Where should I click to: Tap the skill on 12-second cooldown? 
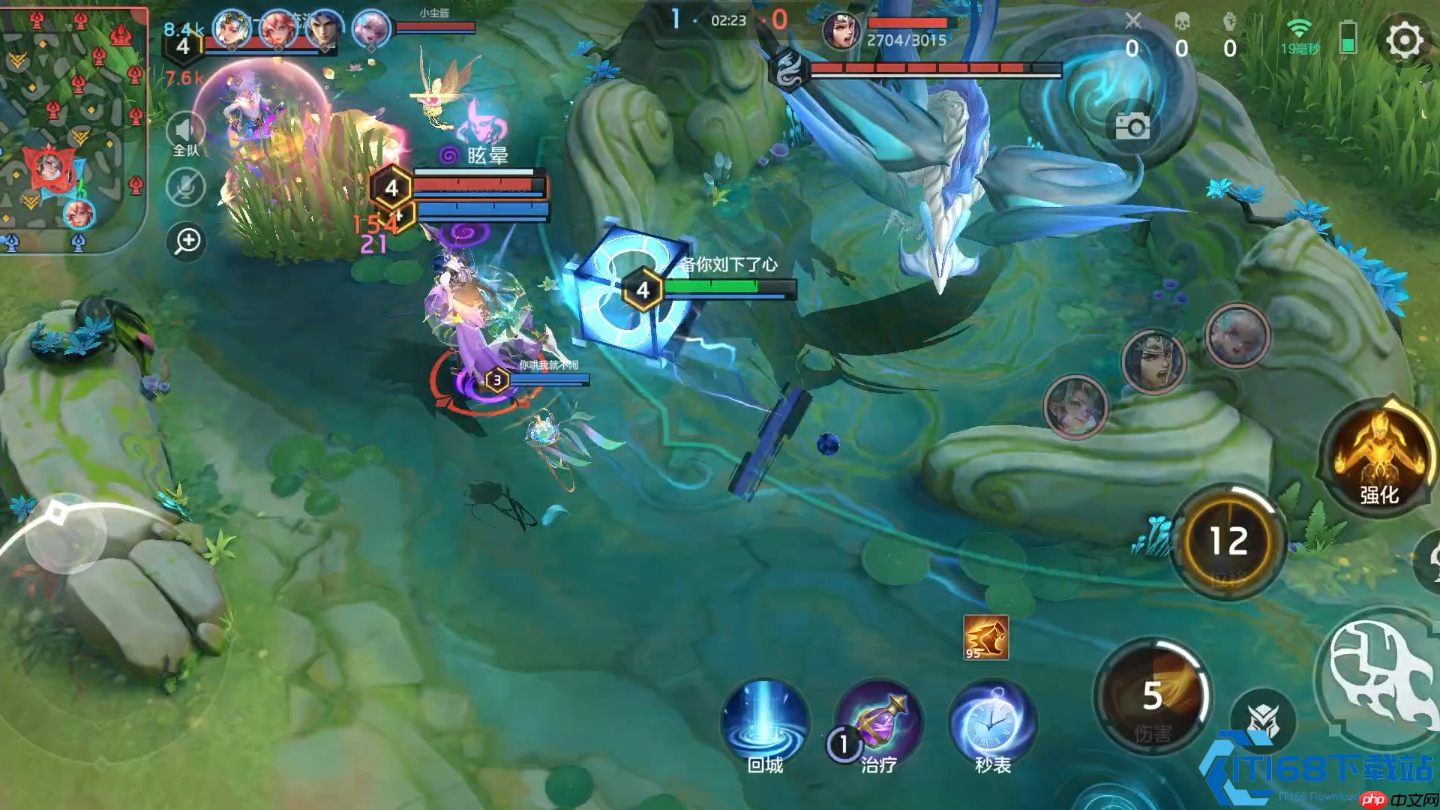pyautogui.click(x=1229, y=541)
